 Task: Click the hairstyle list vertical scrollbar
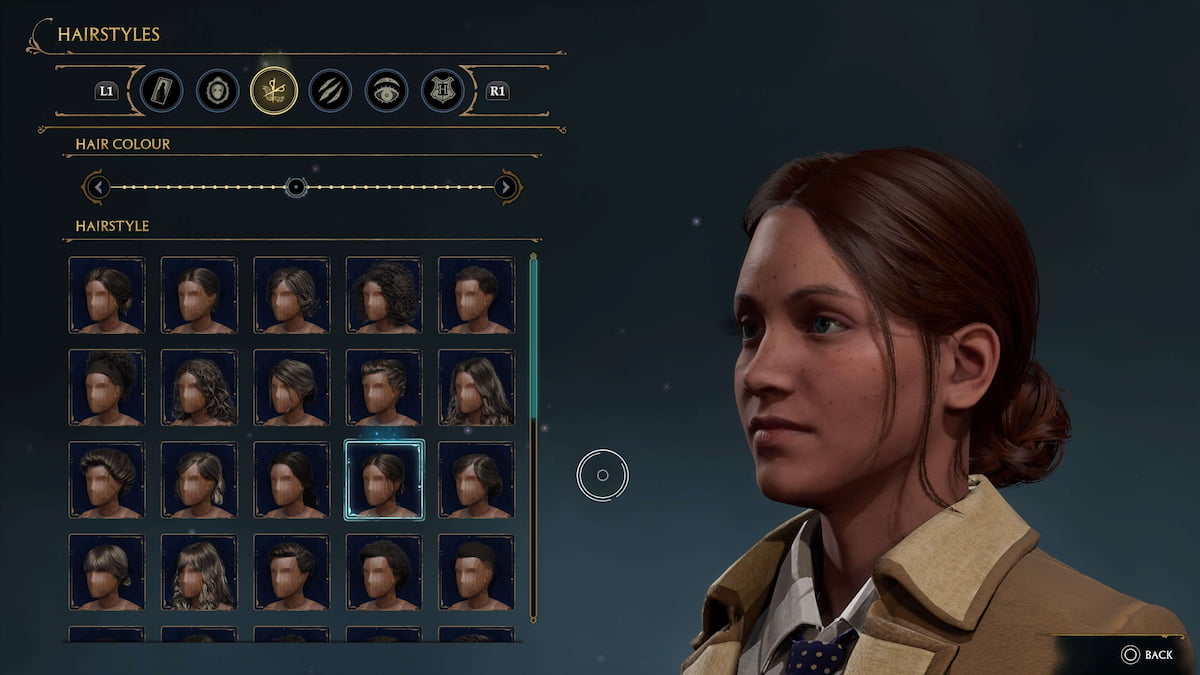[x=533, y=340]
